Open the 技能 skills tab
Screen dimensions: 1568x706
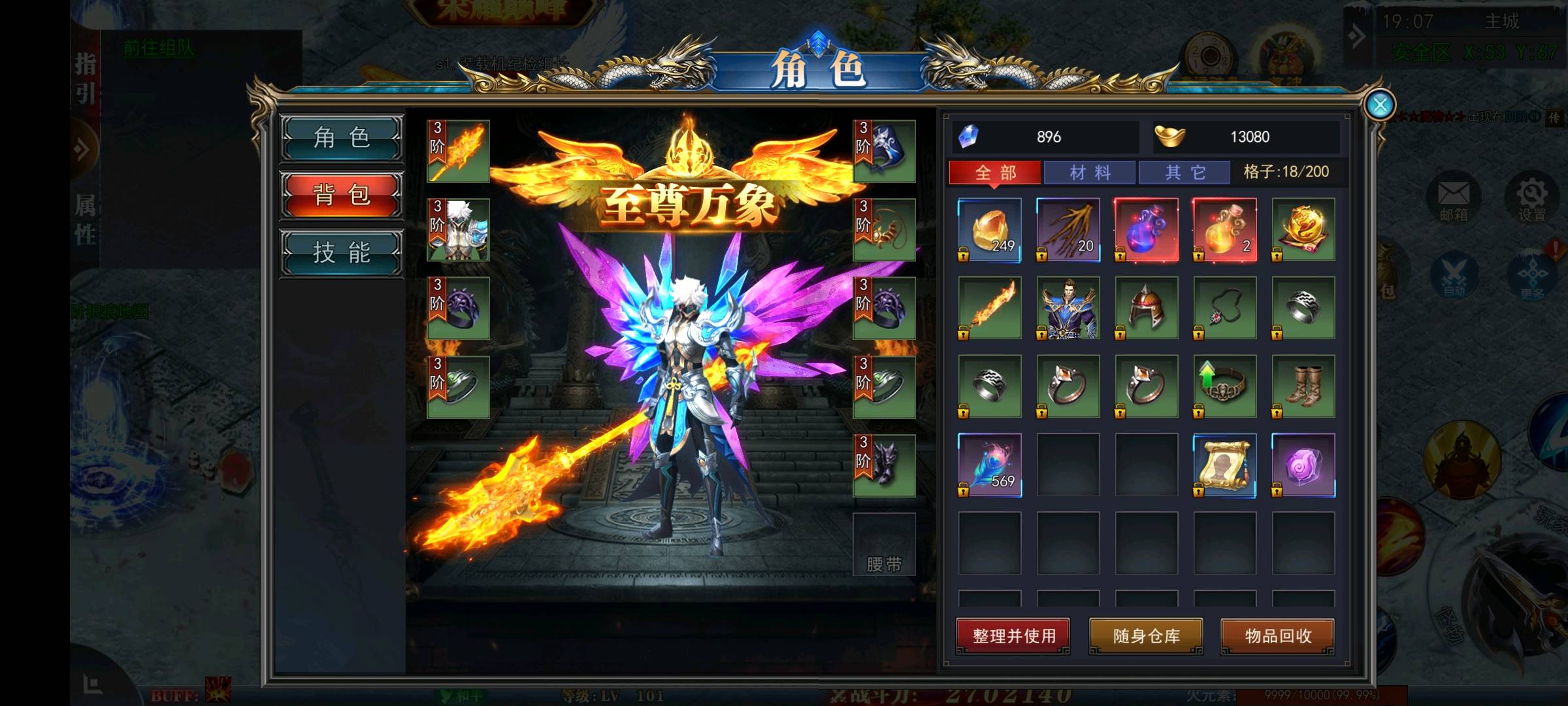click(342, 253)
